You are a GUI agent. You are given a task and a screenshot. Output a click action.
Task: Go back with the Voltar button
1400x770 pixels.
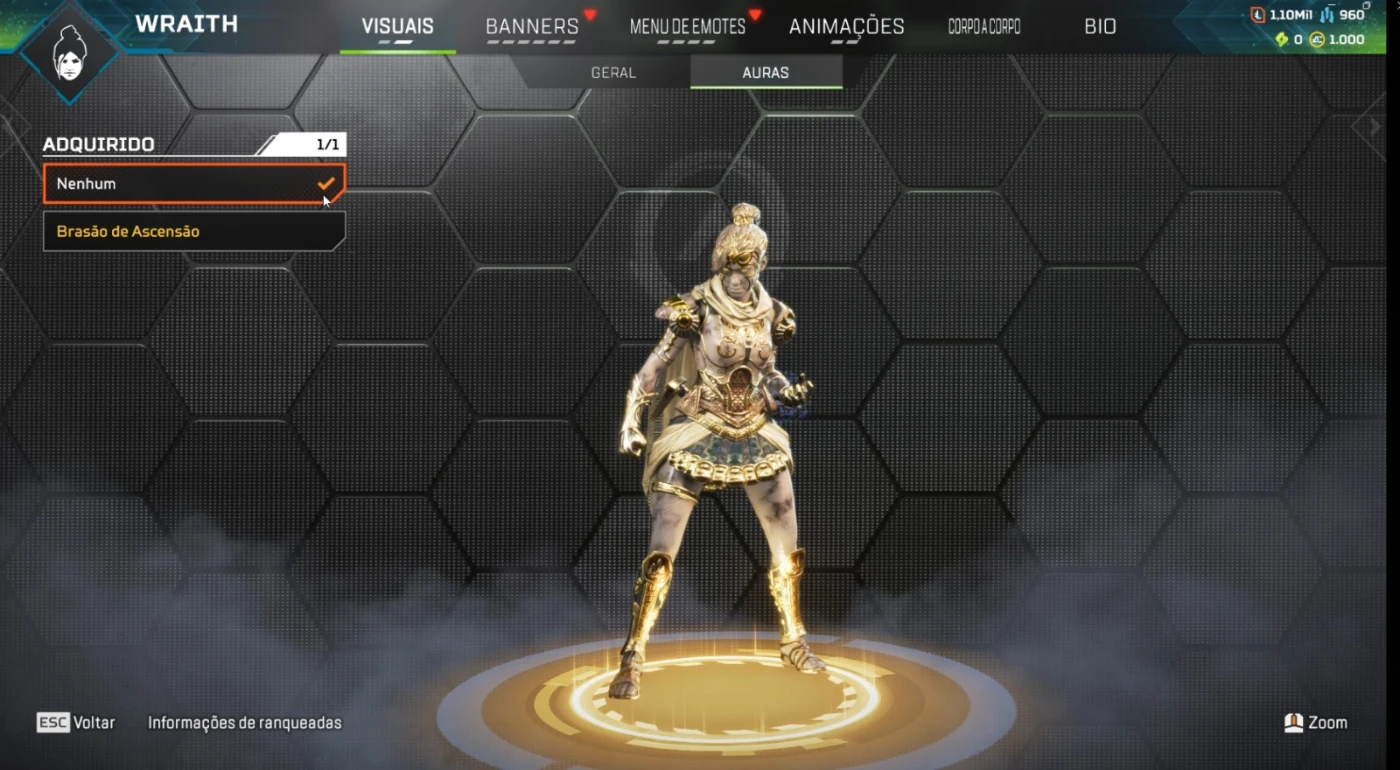[76, 722]
